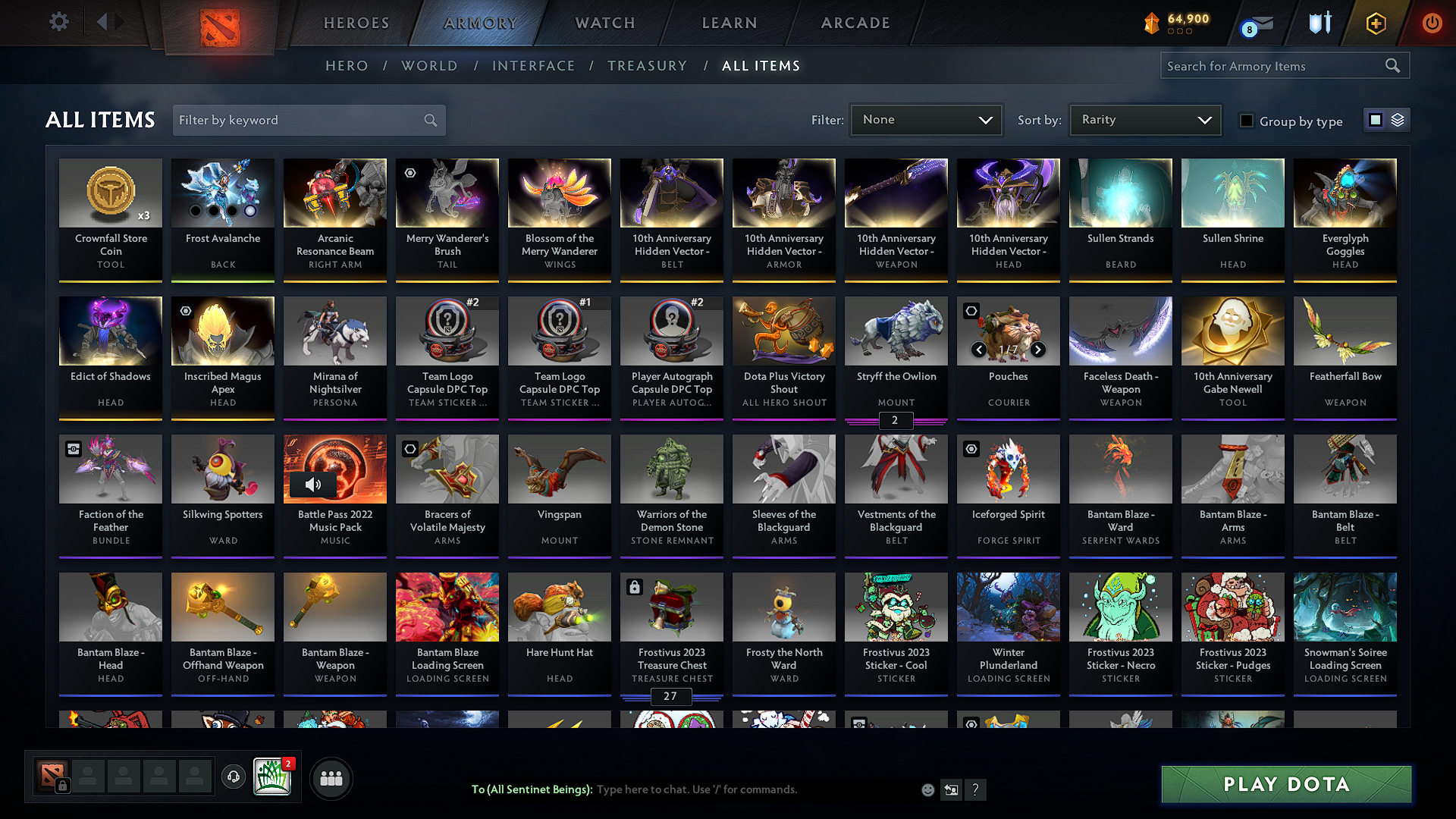The height and width of the screenshot is (819, 1456).
Task: Switch to the WATCH tab
Action: 604,23
